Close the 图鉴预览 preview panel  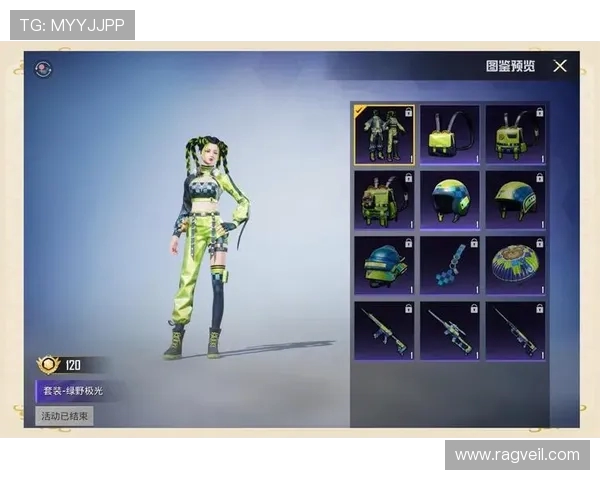click(560, 66)
